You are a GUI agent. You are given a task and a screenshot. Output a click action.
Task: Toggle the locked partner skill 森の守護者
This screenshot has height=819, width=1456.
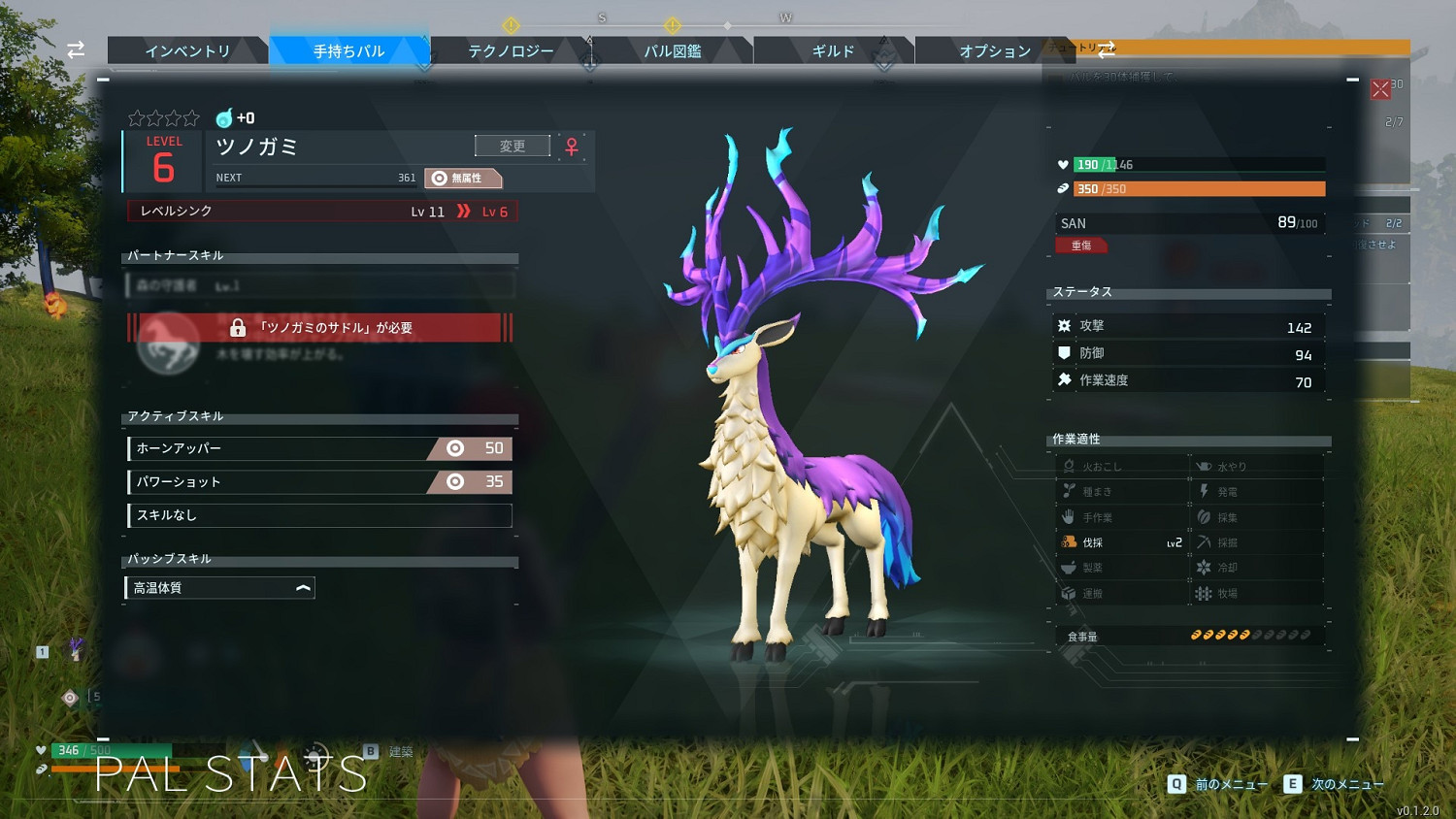pos(320,286)
